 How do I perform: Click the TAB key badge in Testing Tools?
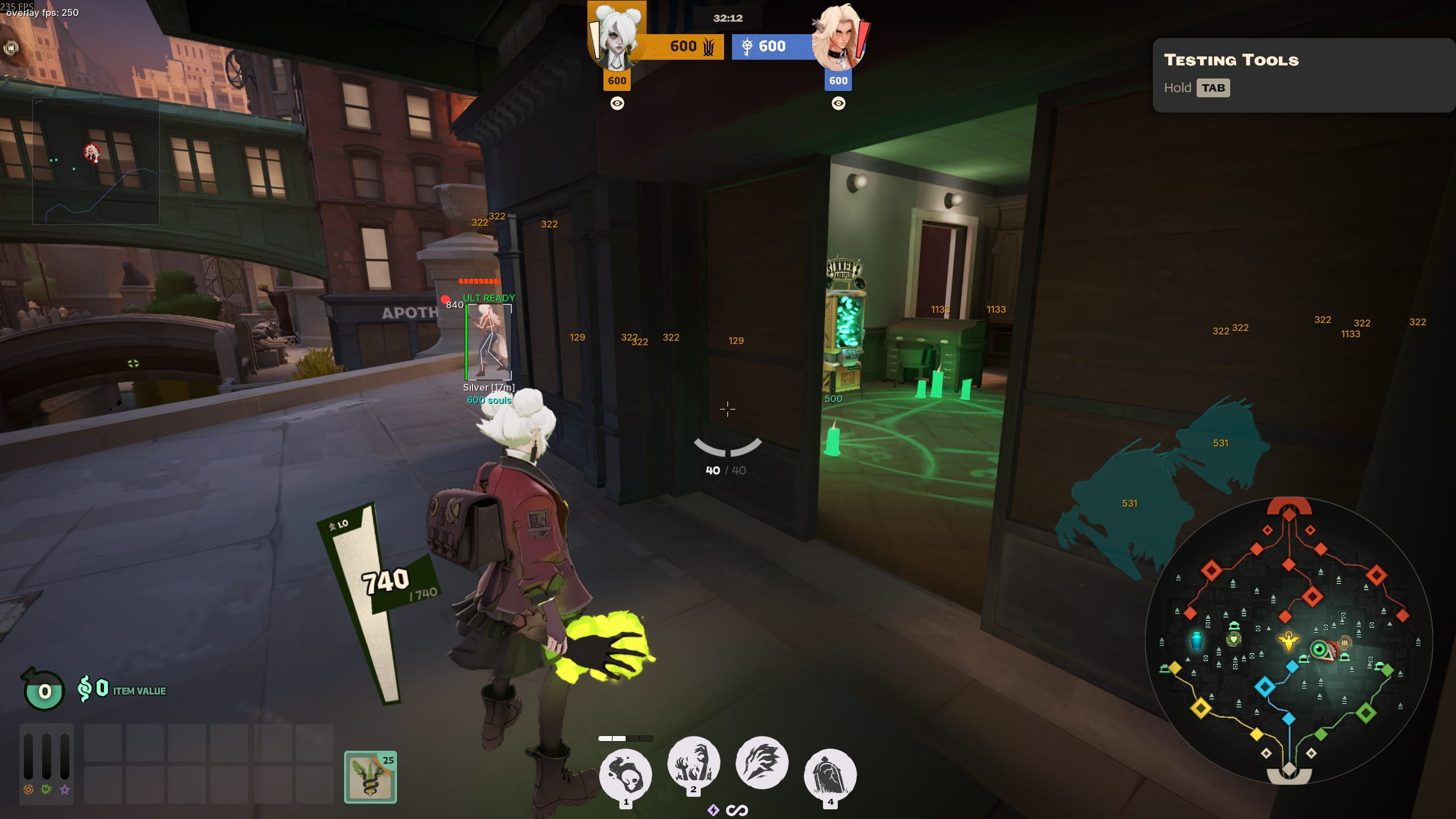1215,88
